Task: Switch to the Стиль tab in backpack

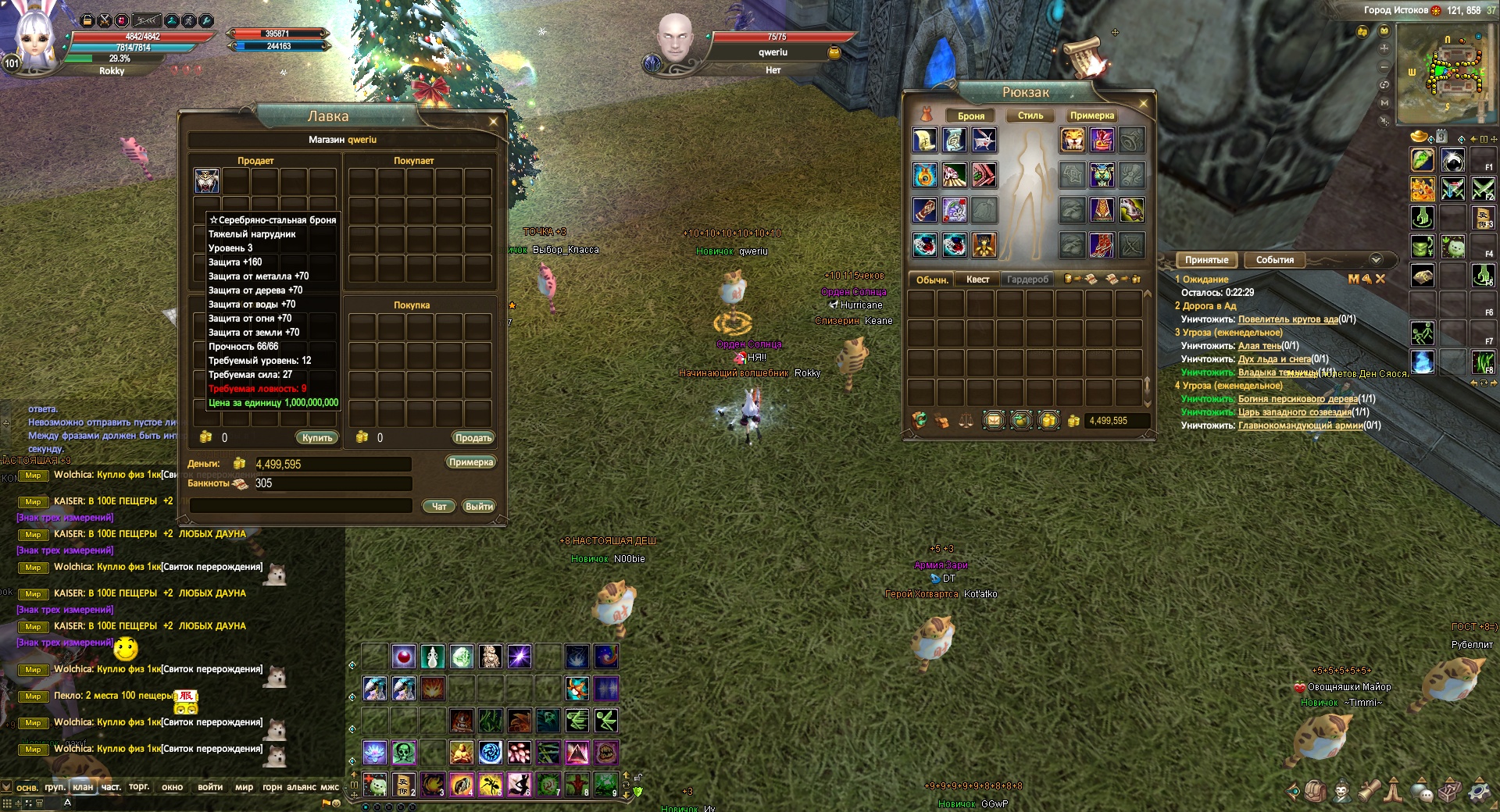Action: point(1030,116)
